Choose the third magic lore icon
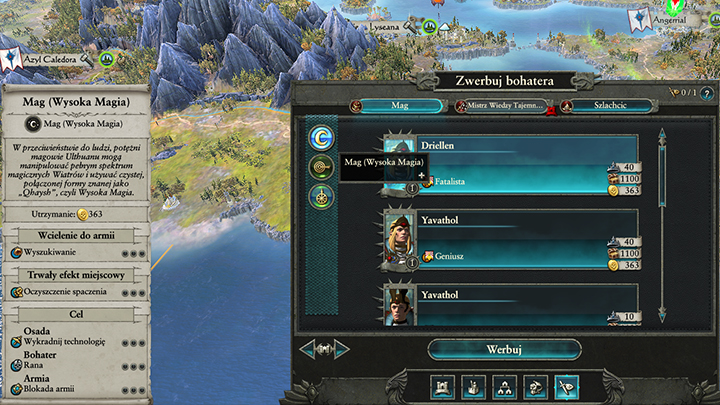Image resolution: width=720 pixels, height=405 pixels. coord(322,196)
